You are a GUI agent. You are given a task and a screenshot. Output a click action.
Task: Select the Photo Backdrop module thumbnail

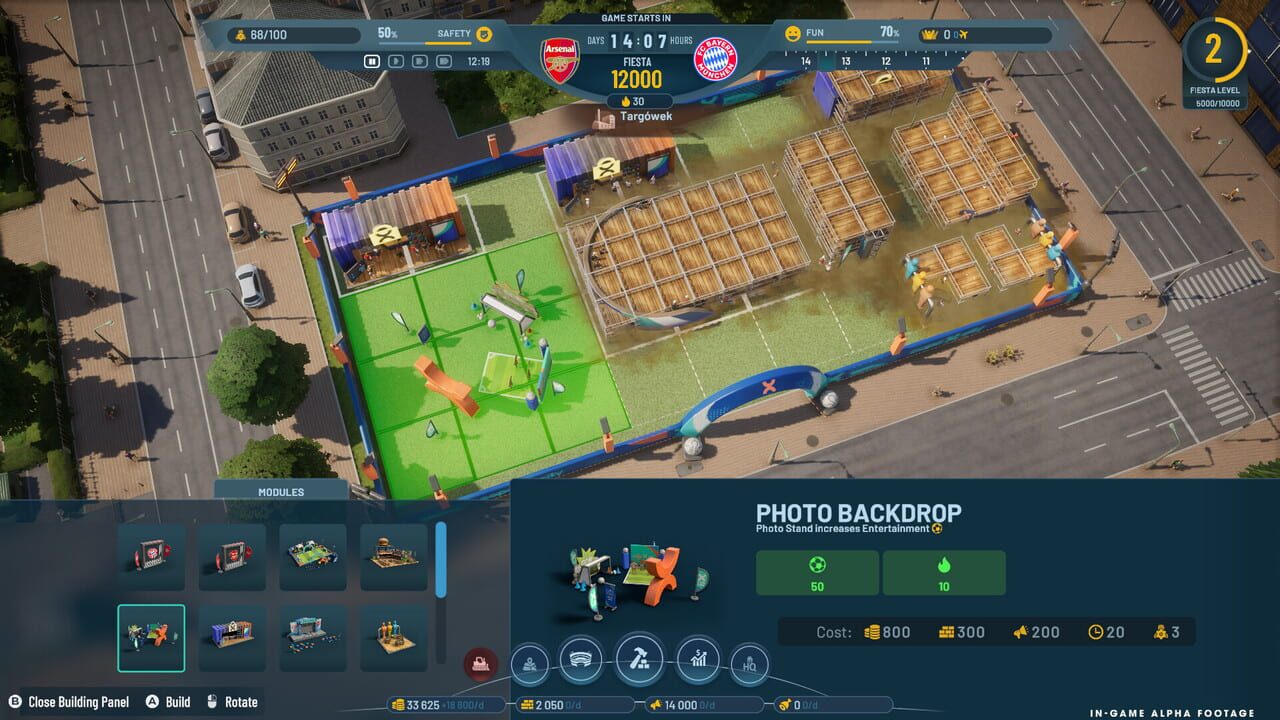151,639
